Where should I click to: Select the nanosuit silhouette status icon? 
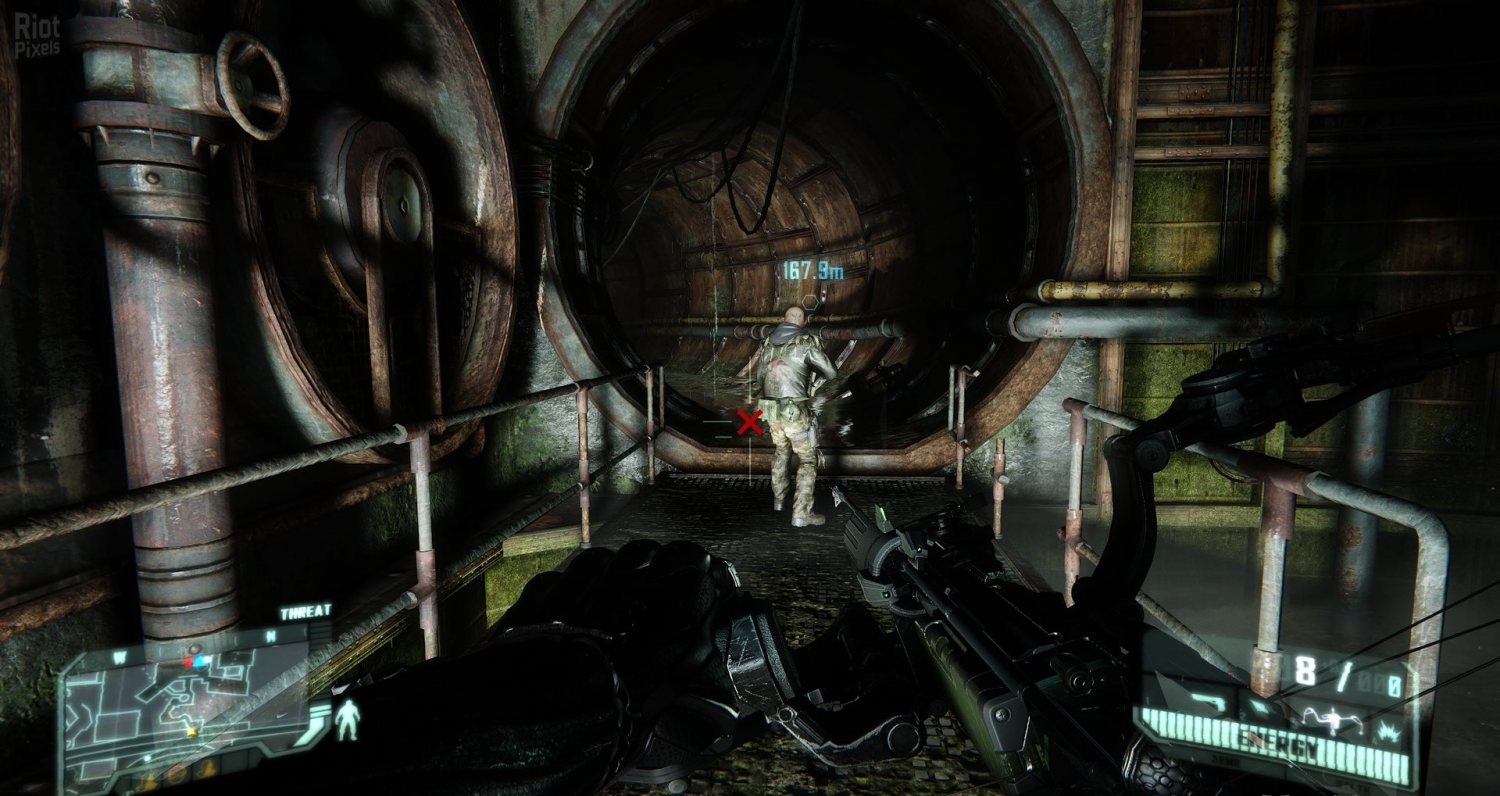click(347, 720)
